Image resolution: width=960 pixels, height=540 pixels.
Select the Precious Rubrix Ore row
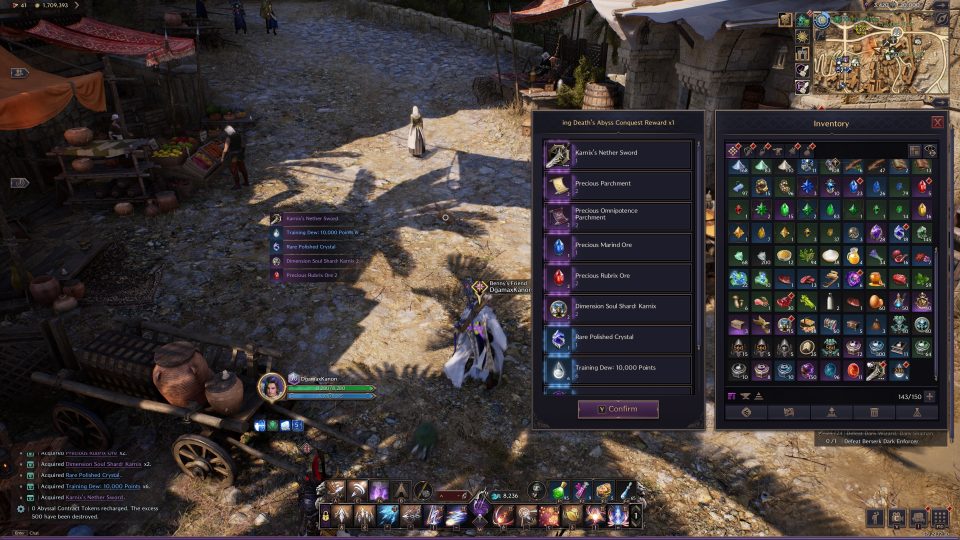tap(618, 277)
